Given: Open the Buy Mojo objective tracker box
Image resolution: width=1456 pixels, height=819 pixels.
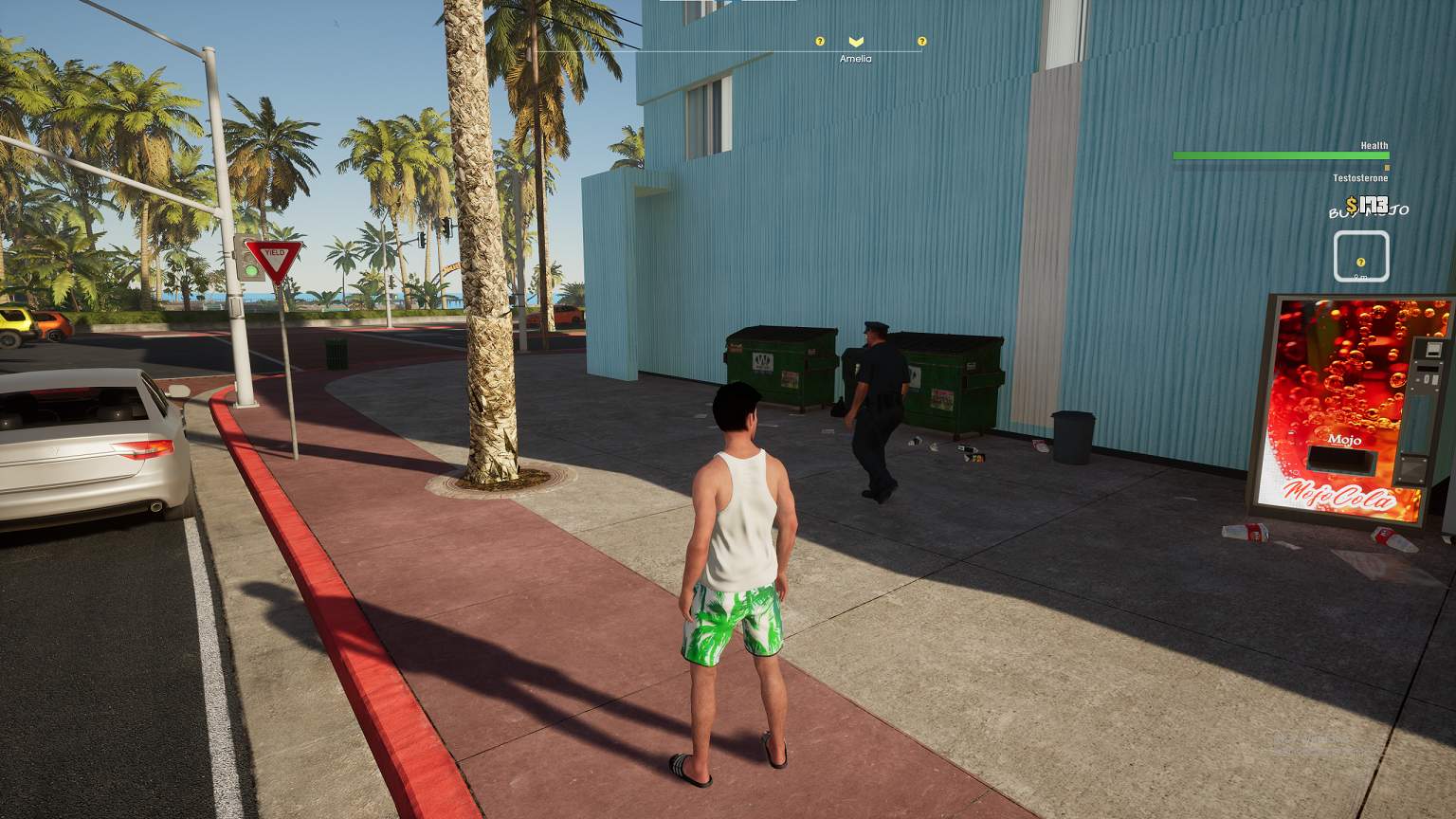Looking at the screenshot, I should pyautogui.click(x=1361, y=257).
